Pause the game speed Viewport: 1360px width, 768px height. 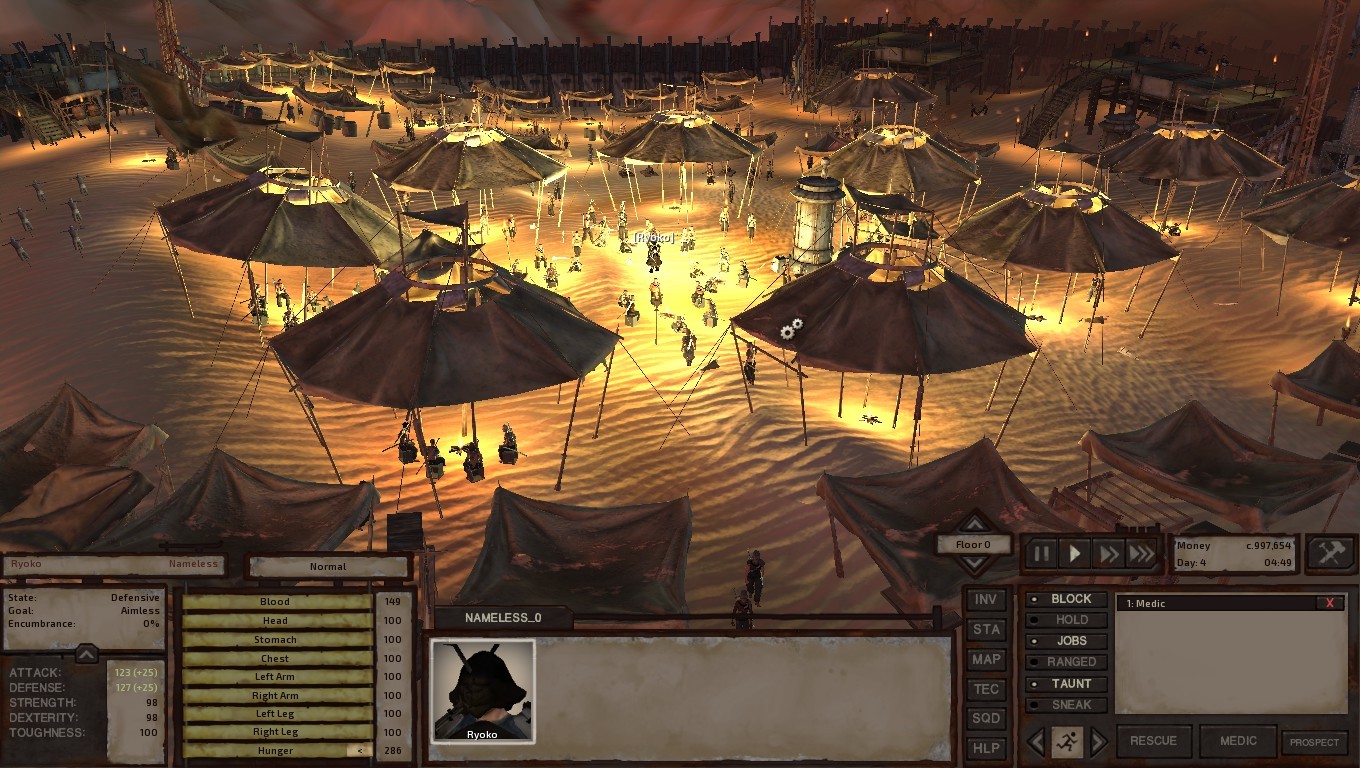[1042, 553]
